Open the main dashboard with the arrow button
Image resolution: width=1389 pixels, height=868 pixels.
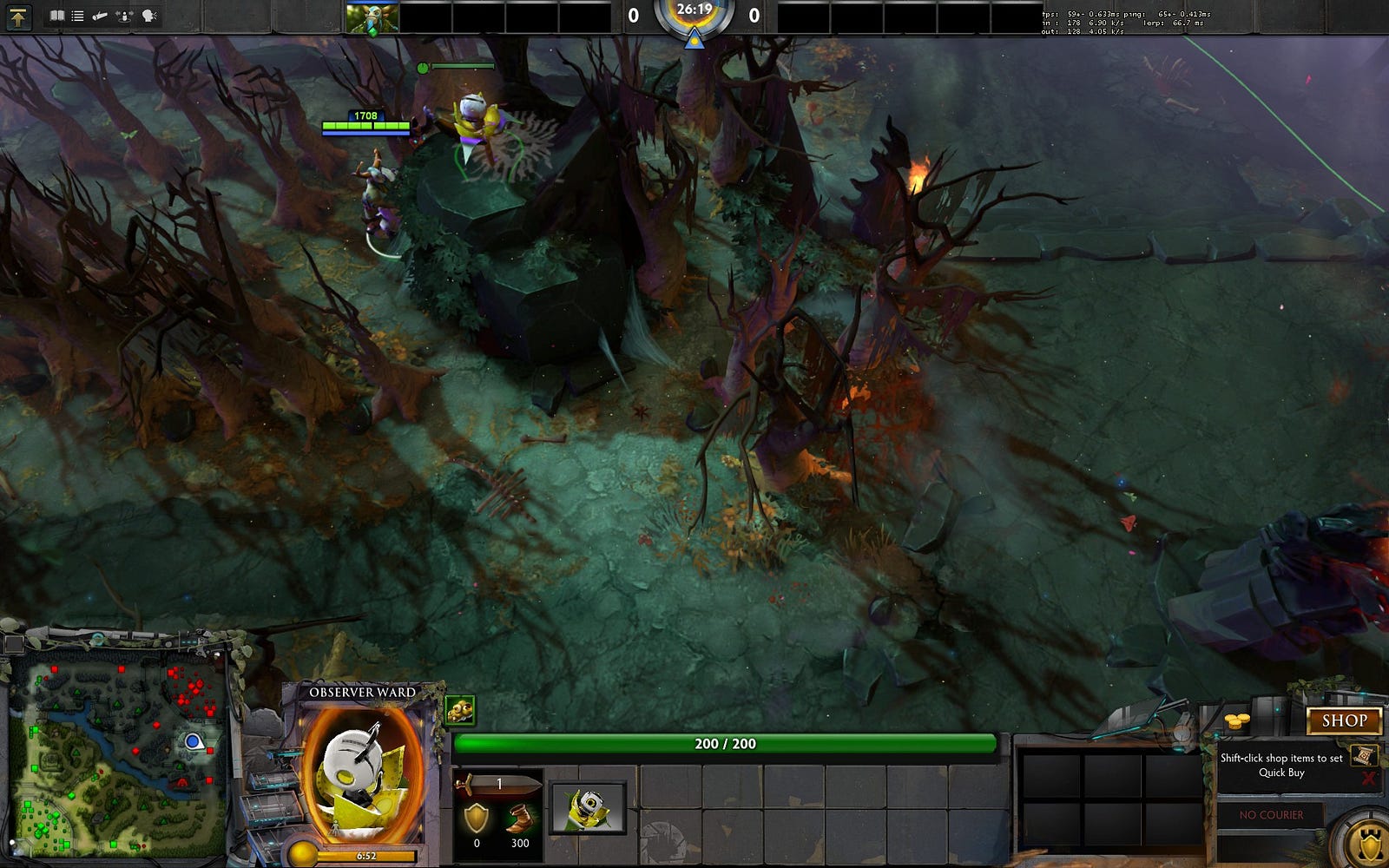click(18, 16)
